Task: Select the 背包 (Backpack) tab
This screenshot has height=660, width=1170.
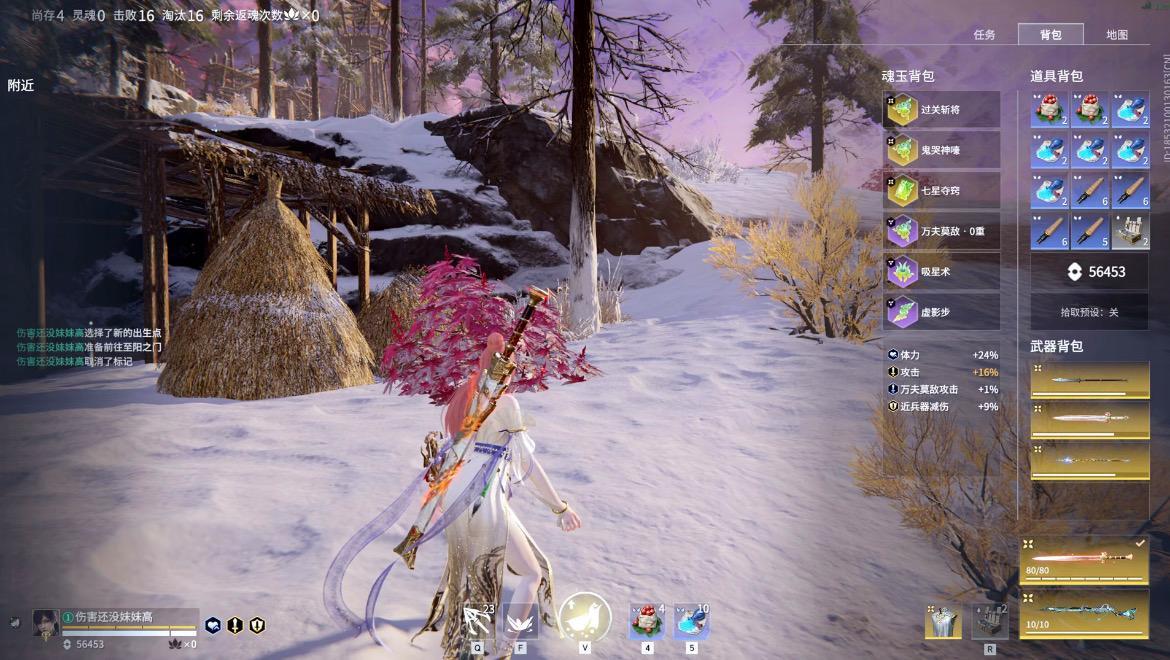Action: (x=1050, y=35)
